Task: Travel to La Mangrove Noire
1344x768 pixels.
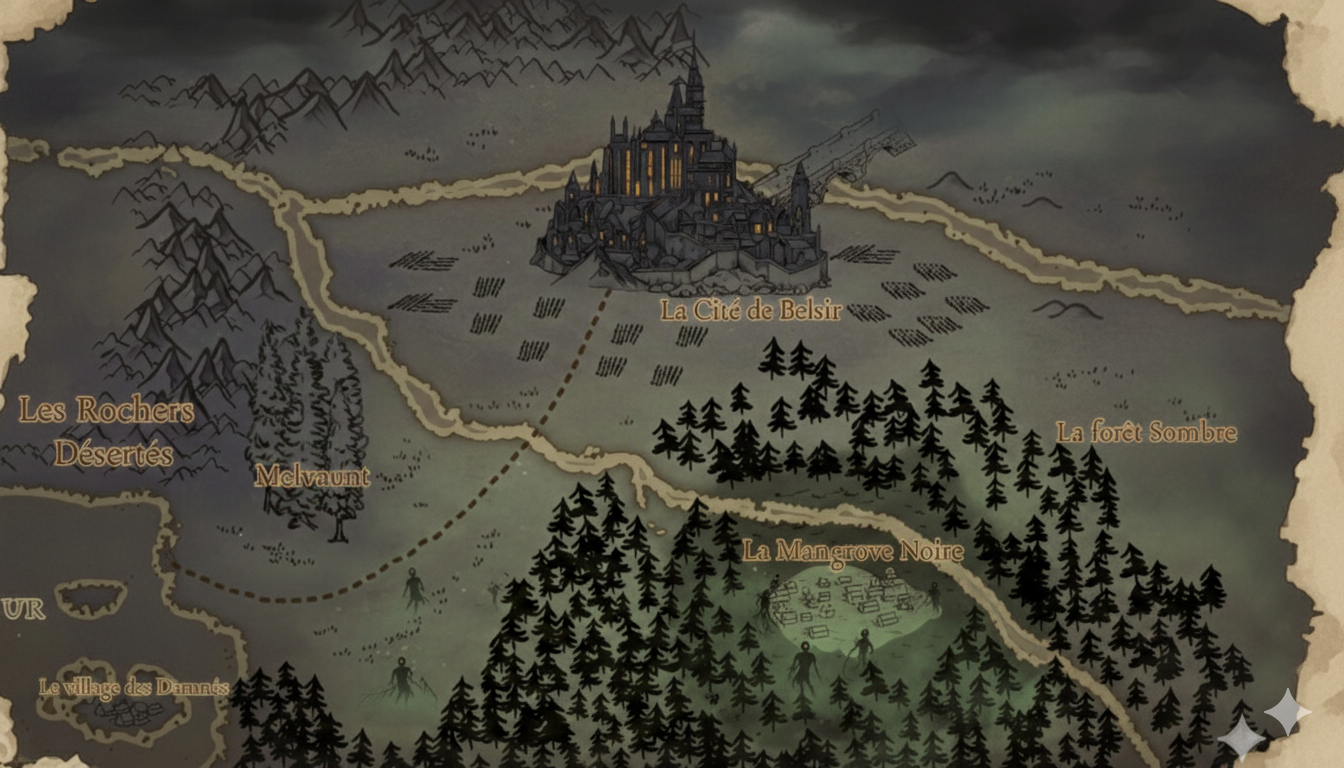Action: pos(853,551)
